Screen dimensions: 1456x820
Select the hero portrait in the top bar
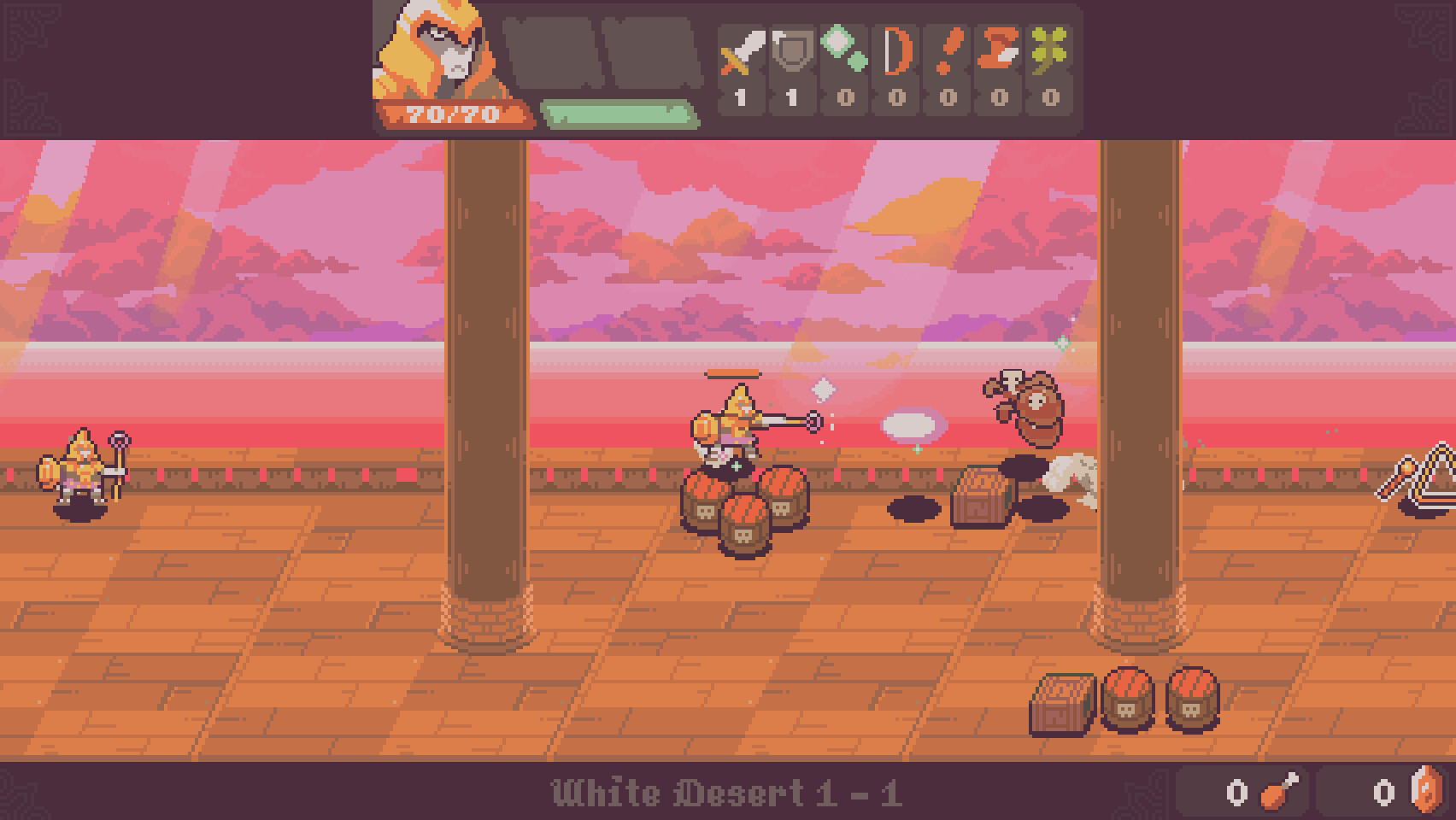coord(436,51)
